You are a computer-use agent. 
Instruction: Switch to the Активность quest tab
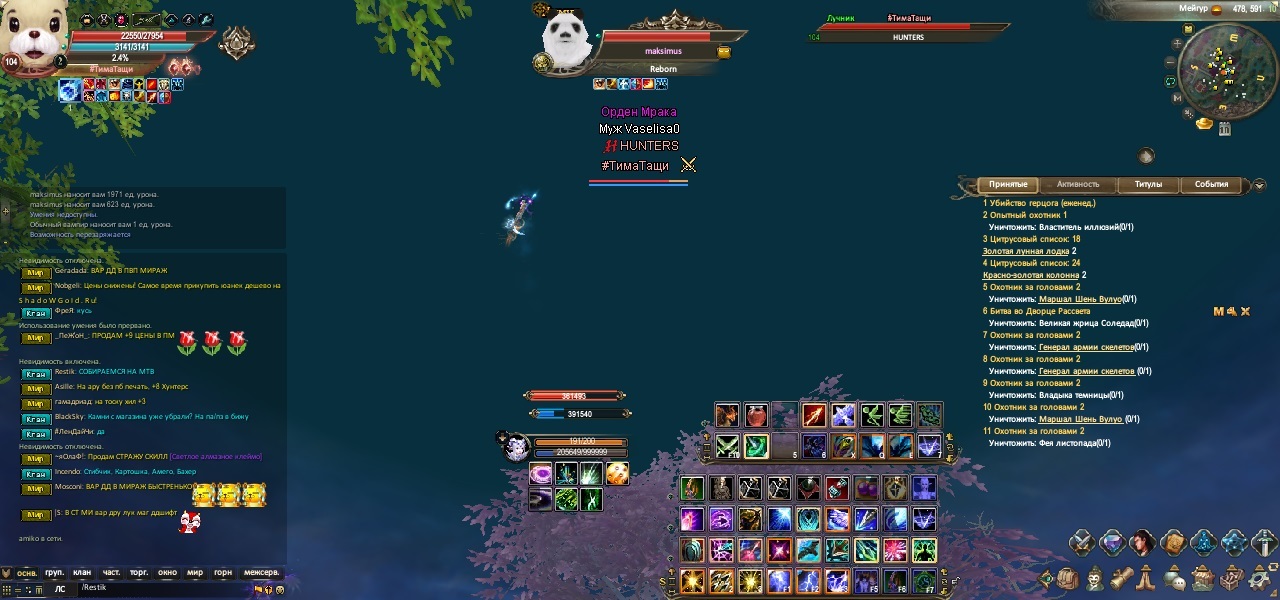click(x=1078, y=185)
